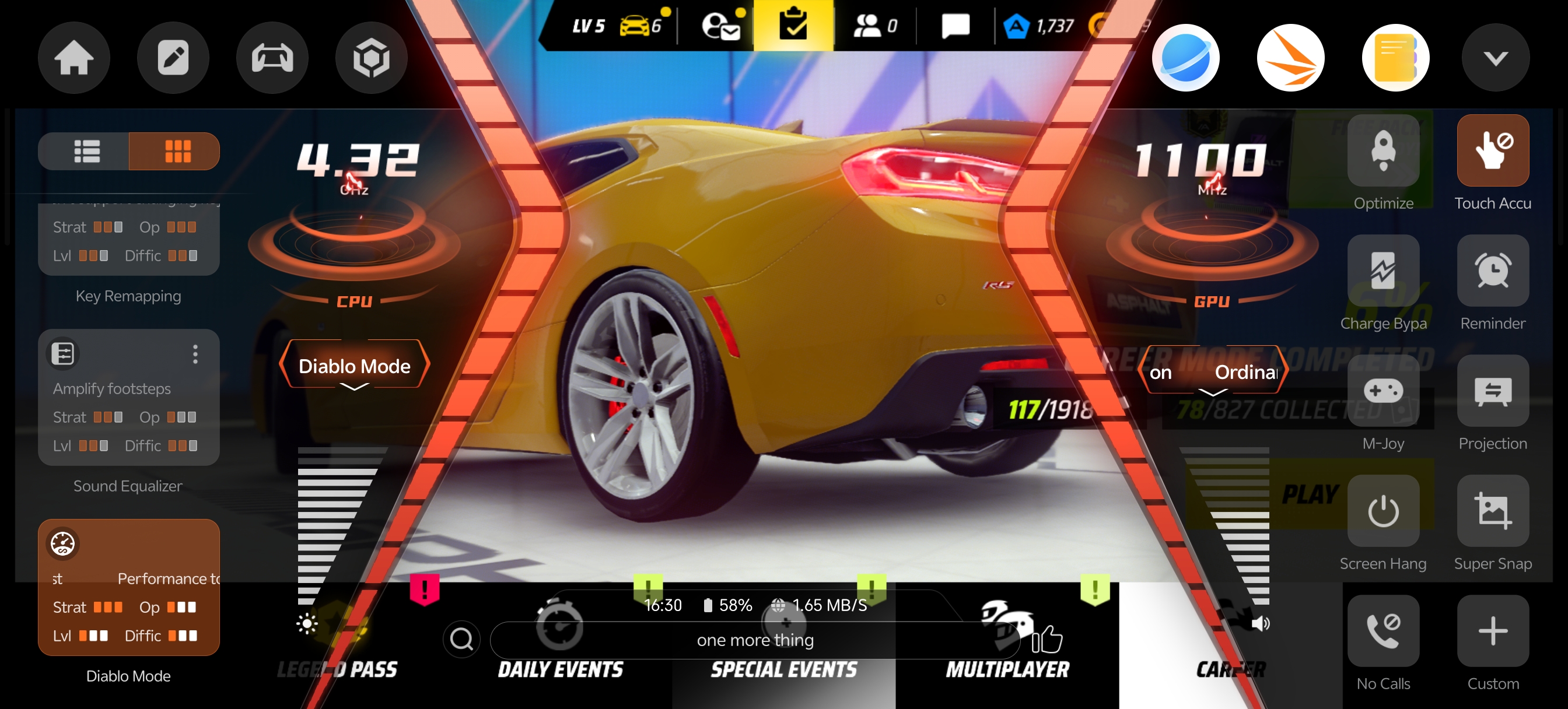The height and width of the screenshot is (709, 1568).
Task: Open the Sound Equalizer three-dot menu
Action: click(195, 354)
